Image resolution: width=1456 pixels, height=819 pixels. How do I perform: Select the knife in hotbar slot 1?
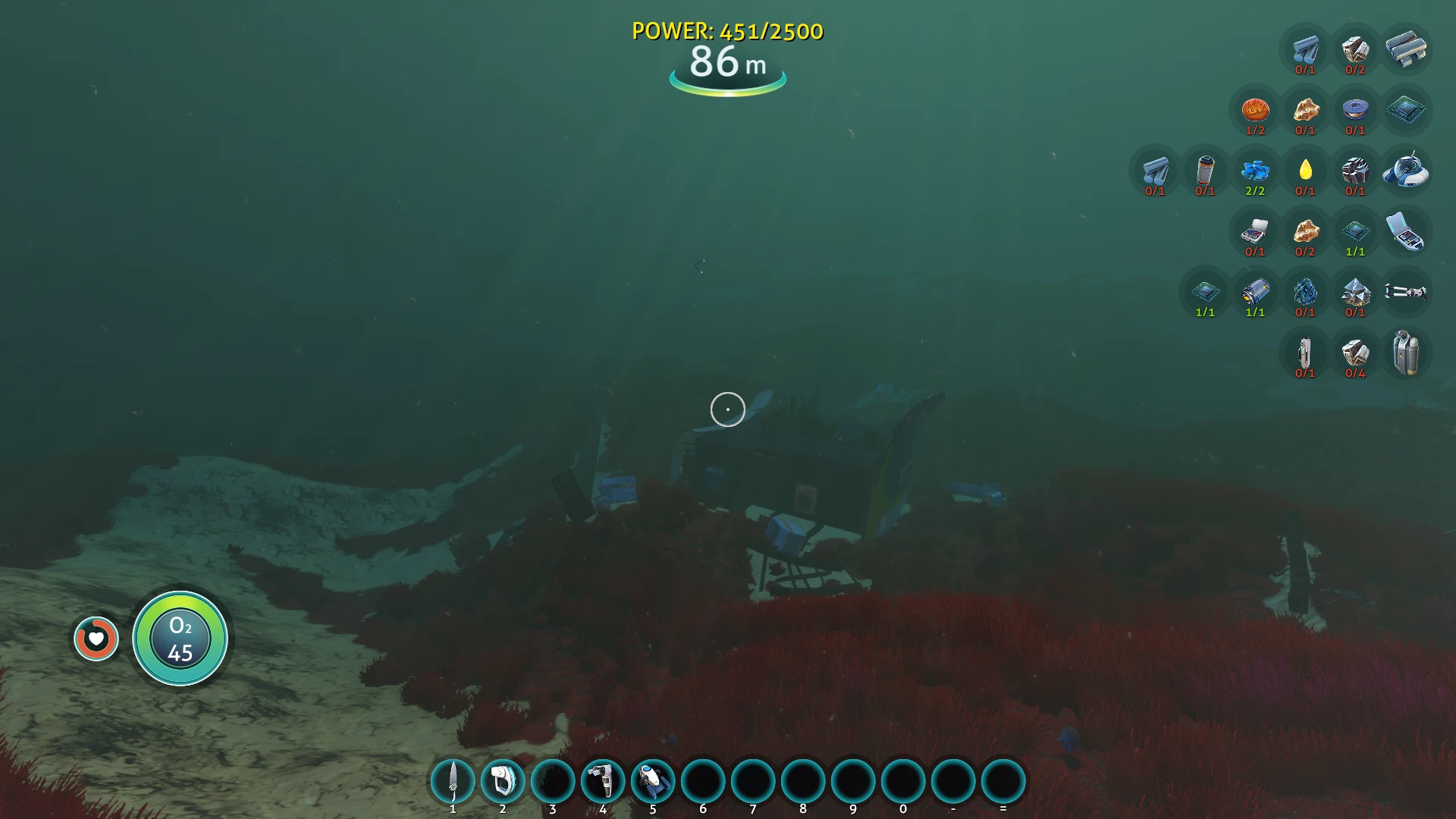(x=453, y=780)
